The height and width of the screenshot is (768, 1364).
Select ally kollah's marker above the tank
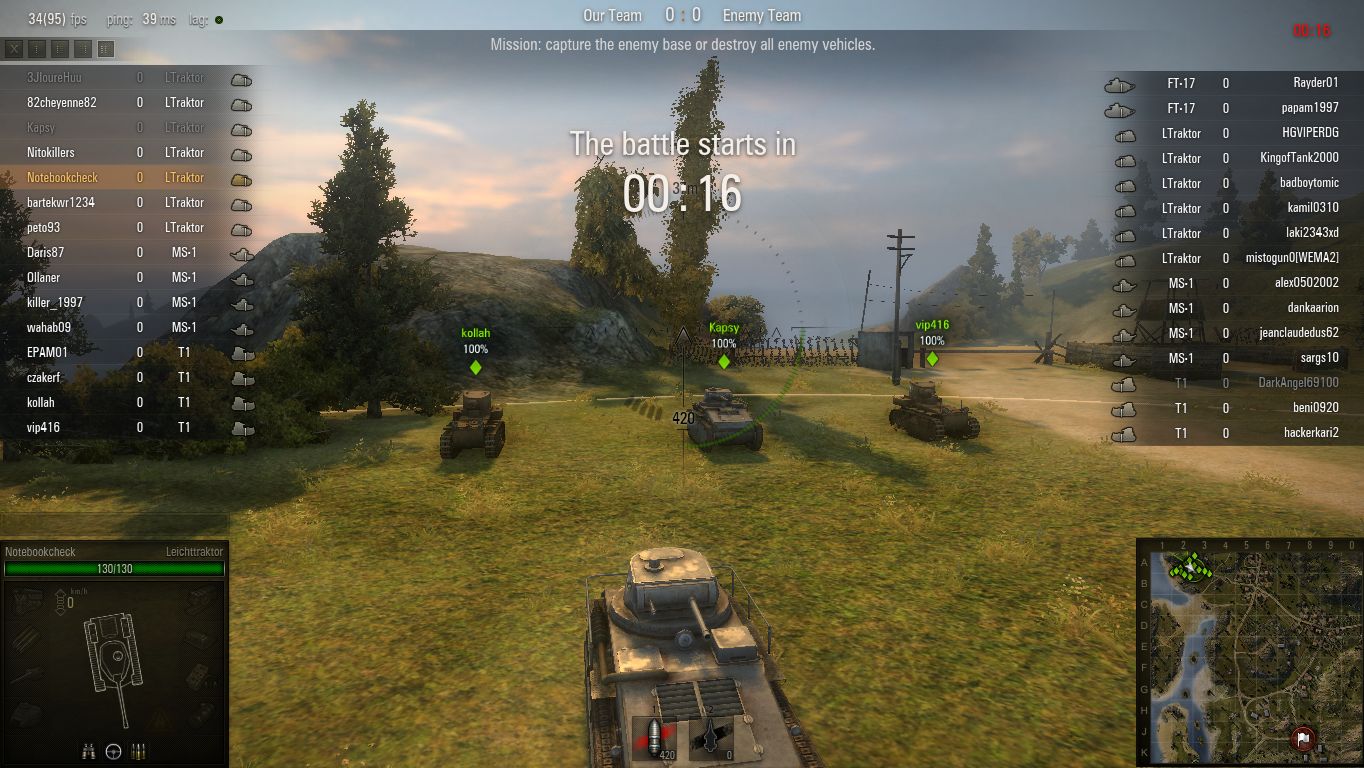pyautogui.click(x=475, y=367)
